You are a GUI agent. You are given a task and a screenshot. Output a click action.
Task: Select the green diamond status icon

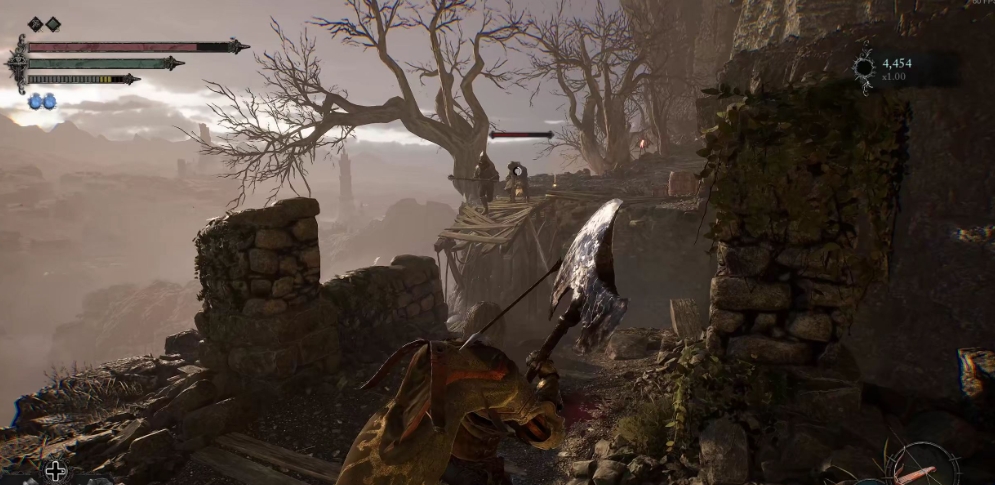click(x=53, y=24)
